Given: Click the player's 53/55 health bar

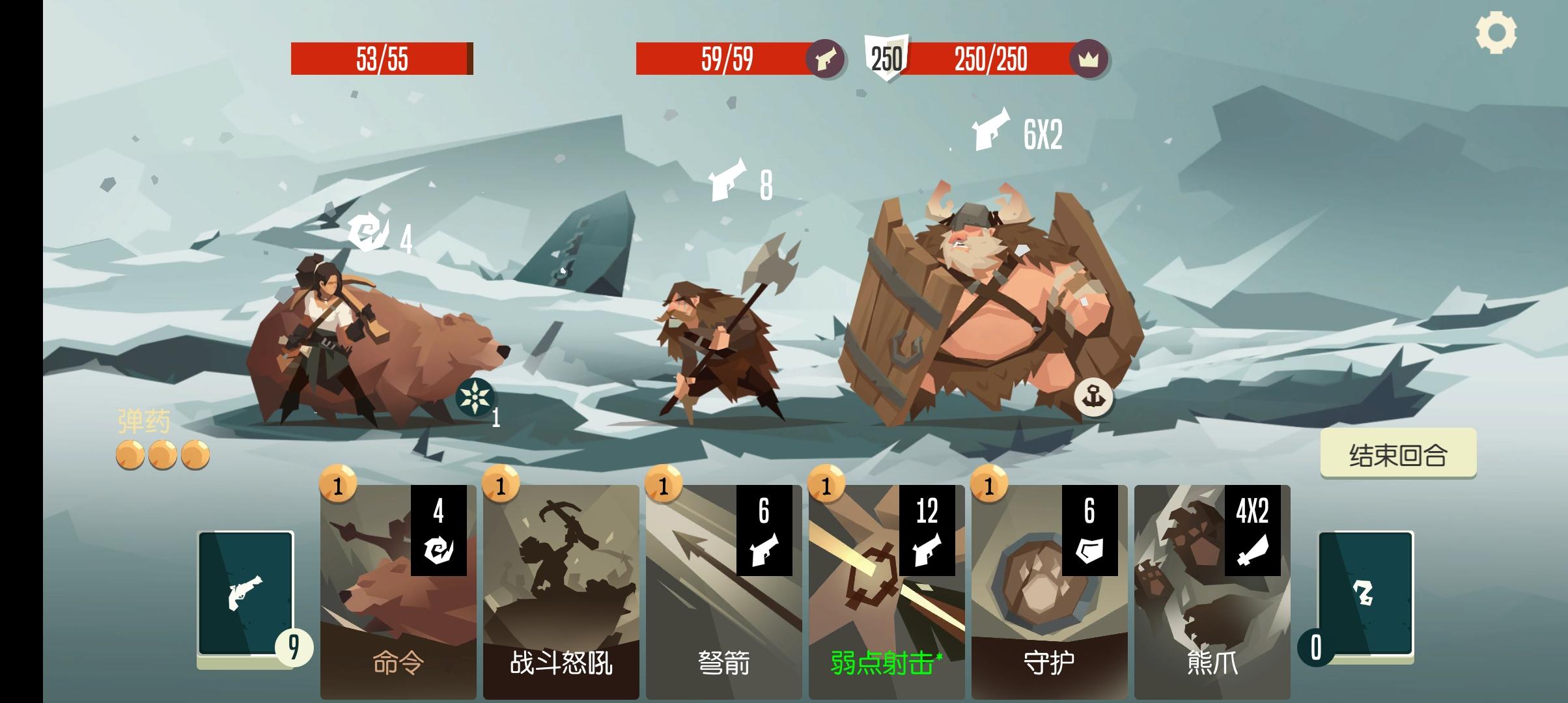Looking at the screenshot, I should pyautogui.click(x=381, y=59).
